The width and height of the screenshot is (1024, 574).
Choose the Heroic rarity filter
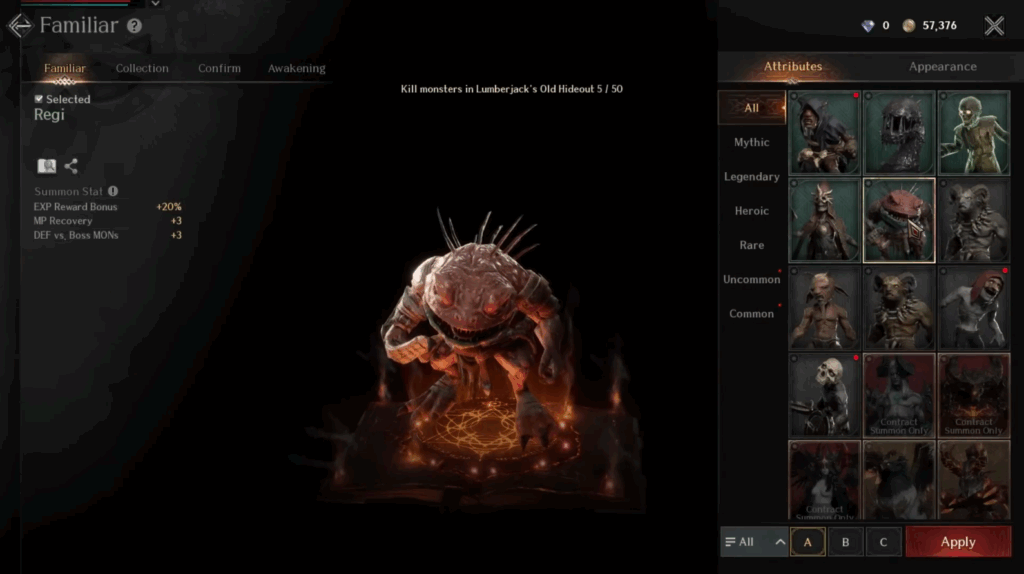751,211
